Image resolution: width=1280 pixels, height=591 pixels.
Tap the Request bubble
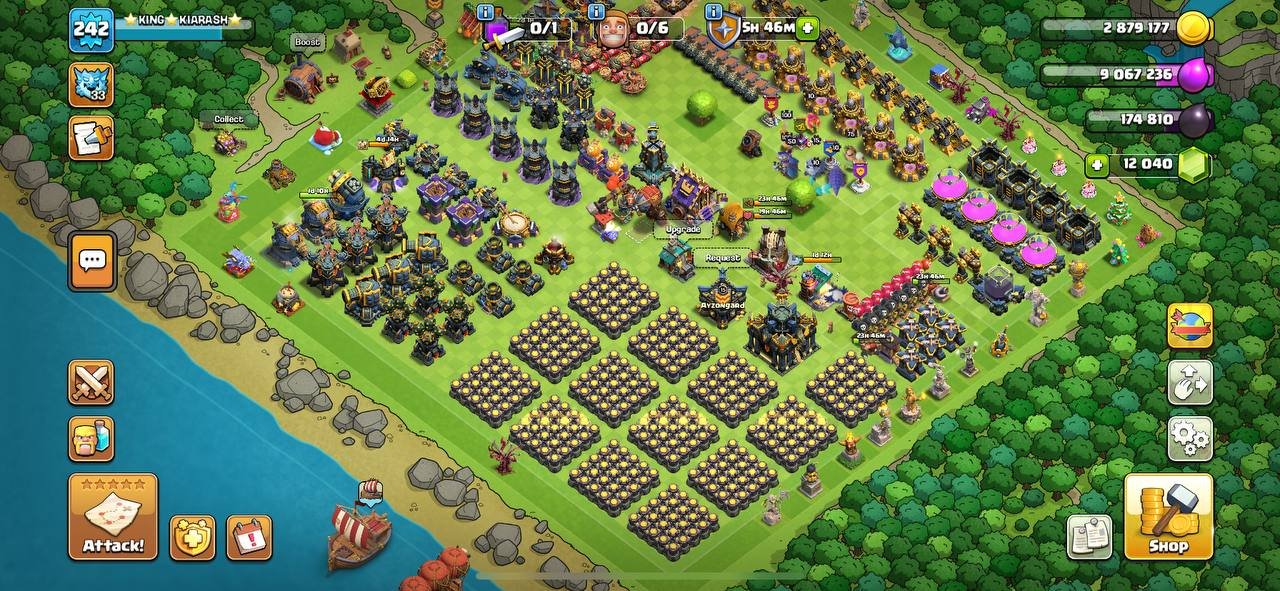tap(722, 257)
